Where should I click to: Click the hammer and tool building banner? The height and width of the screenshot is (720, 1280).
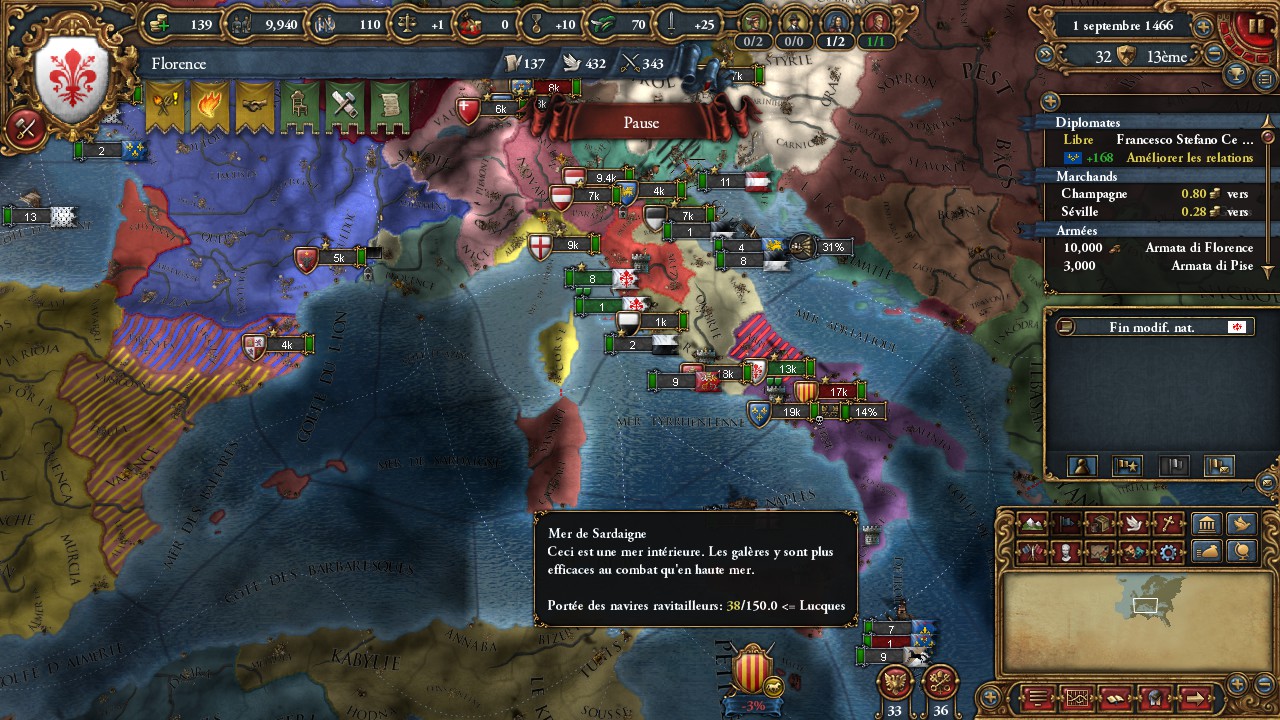[x=344, y=107]
